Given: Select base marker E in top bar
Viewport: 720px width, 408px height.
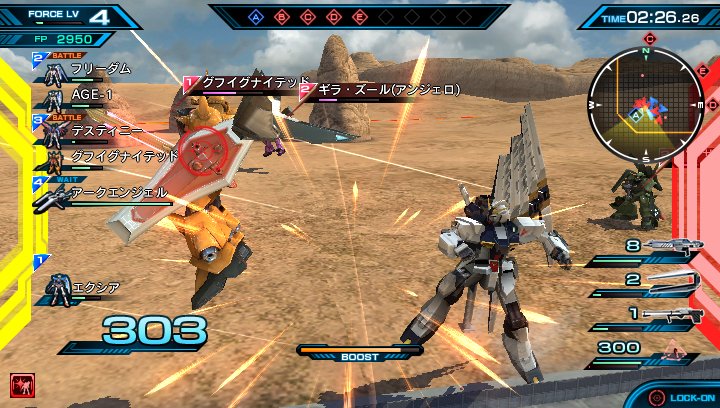Looking at the screenshot, I should click(x=359, y=17).
